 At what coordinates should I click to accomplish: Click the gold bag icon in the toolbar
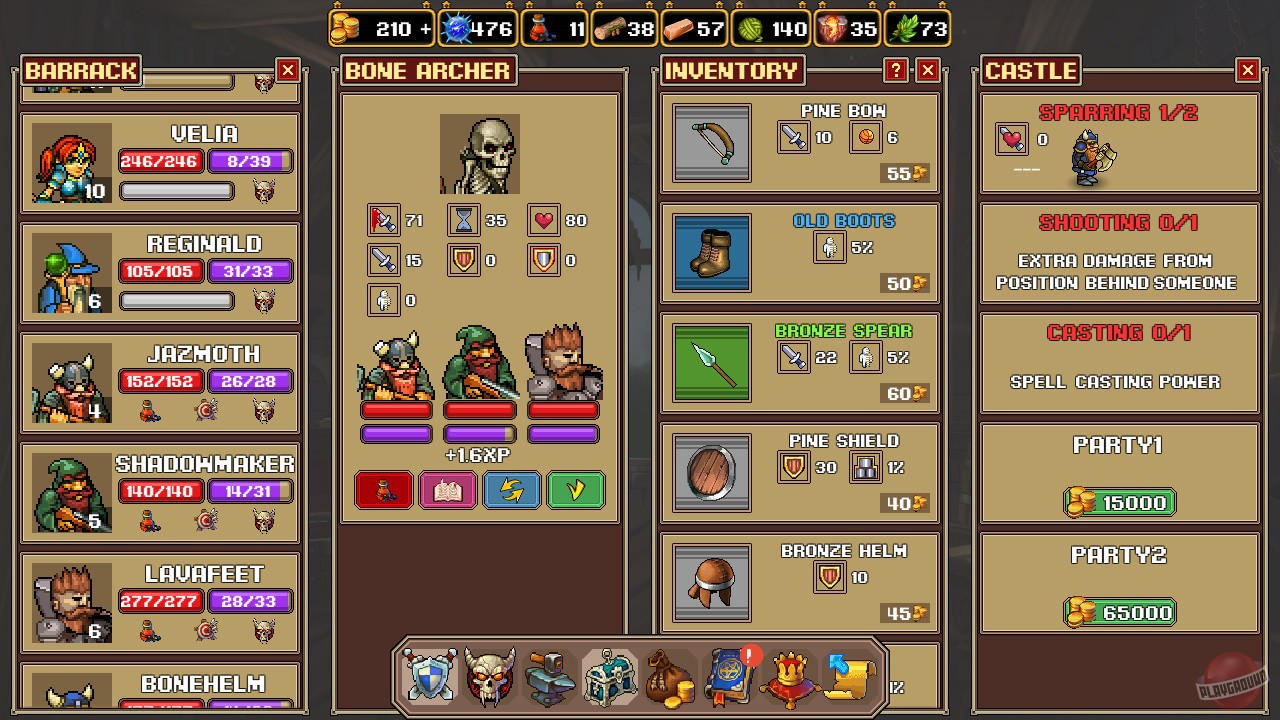pos(669,676)
